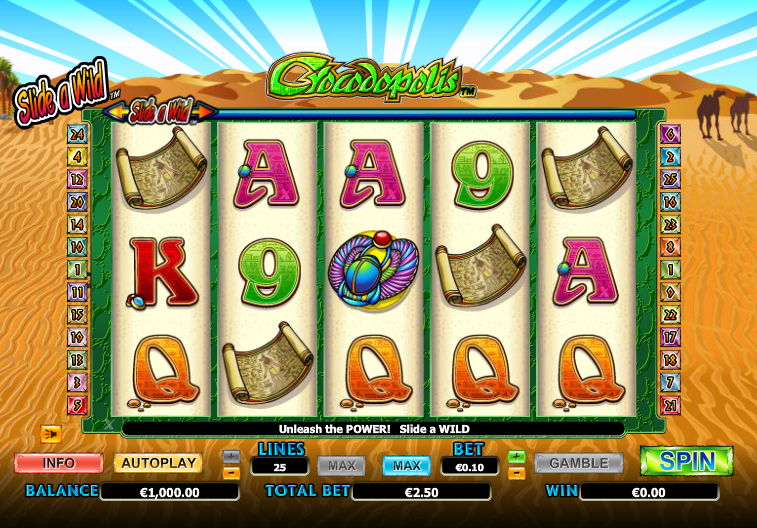The width and height of the screenshot is (757, 528).
Task: Decrease the number of lines
Action: pos(231,472)
